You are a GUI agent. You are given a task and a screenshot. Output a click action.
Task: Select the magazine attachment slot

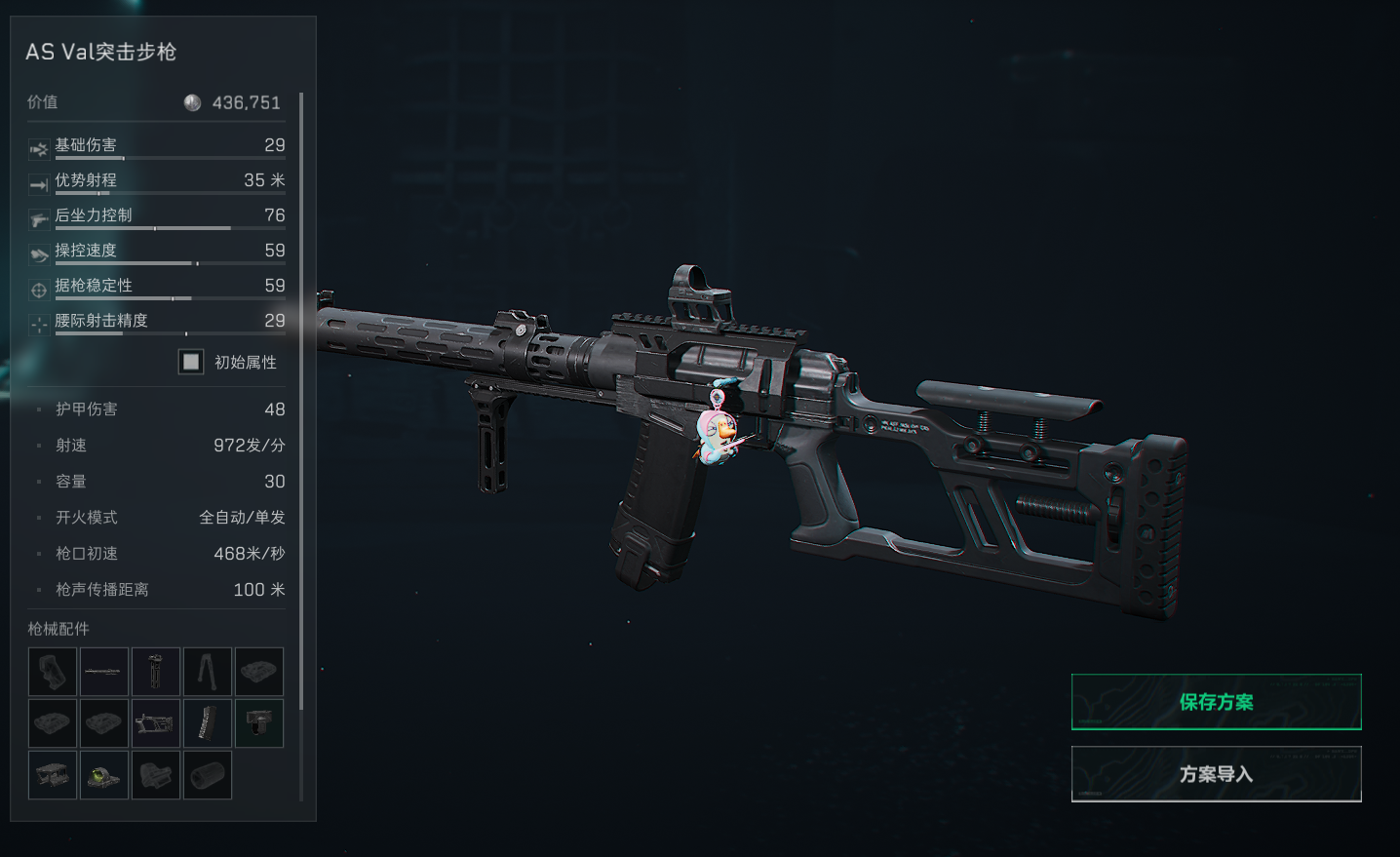208,723
